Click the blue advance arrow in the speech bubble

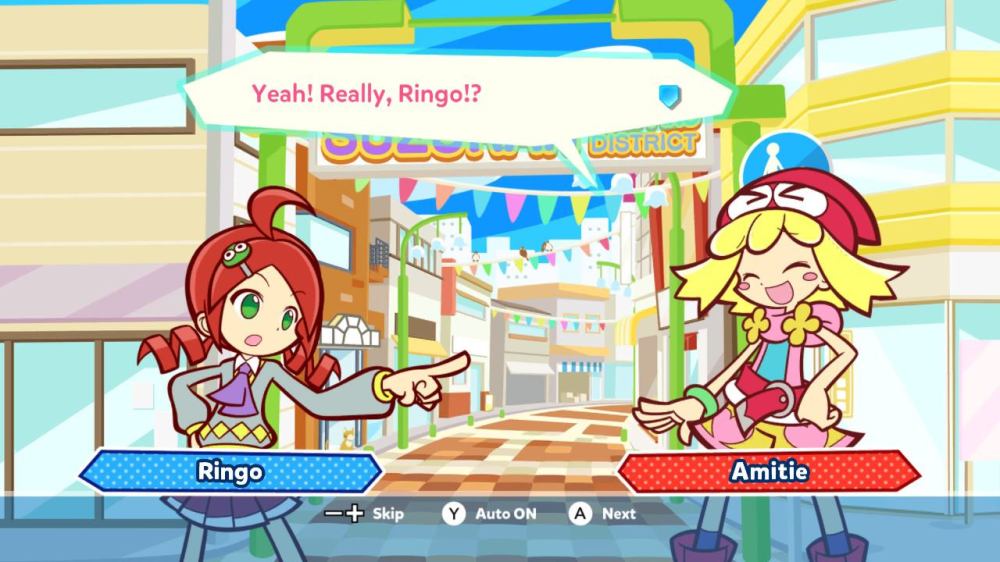pos(669,95)
